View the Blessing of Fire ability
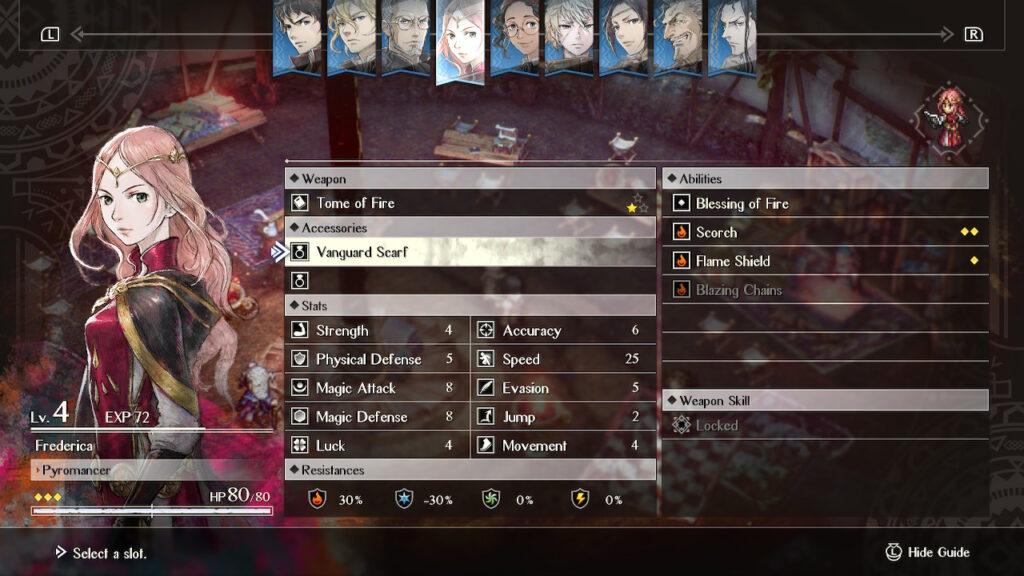This screenshot has height=576, width=1024. point(825,203)
